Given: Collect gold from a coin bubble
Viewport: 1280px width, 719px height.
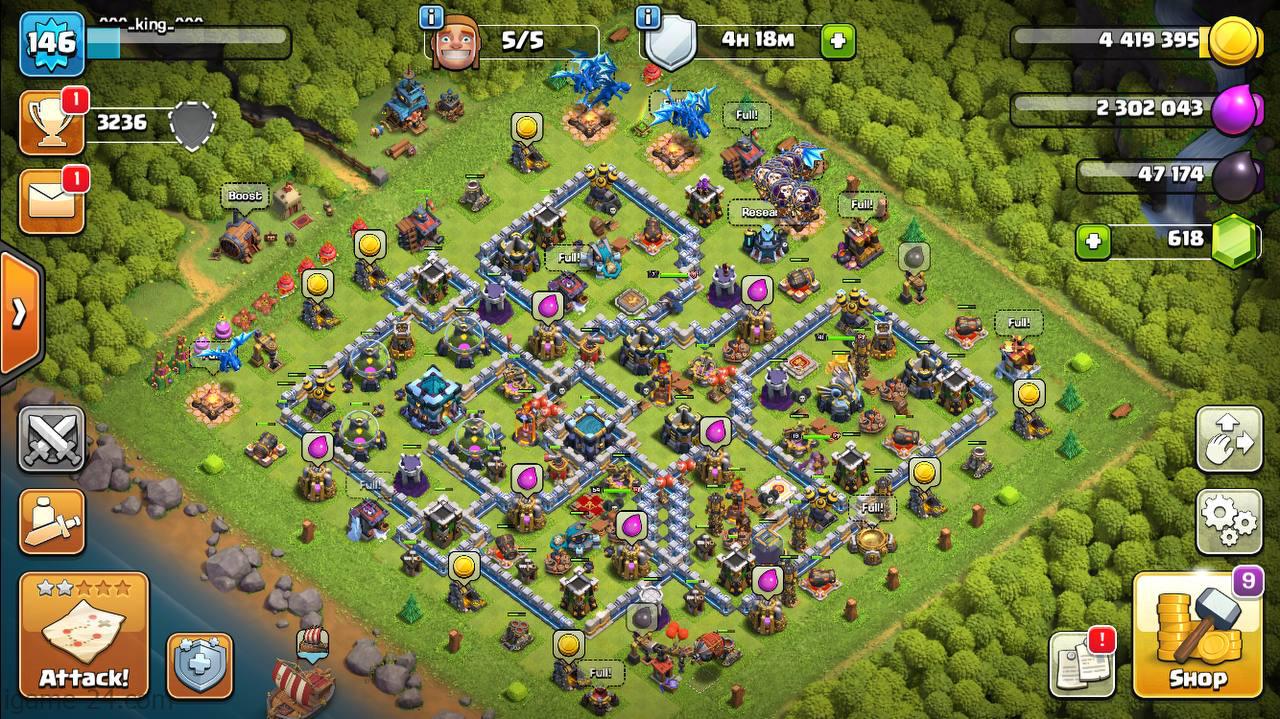Looking at the screenshot, I should click(x=526, y=128).
